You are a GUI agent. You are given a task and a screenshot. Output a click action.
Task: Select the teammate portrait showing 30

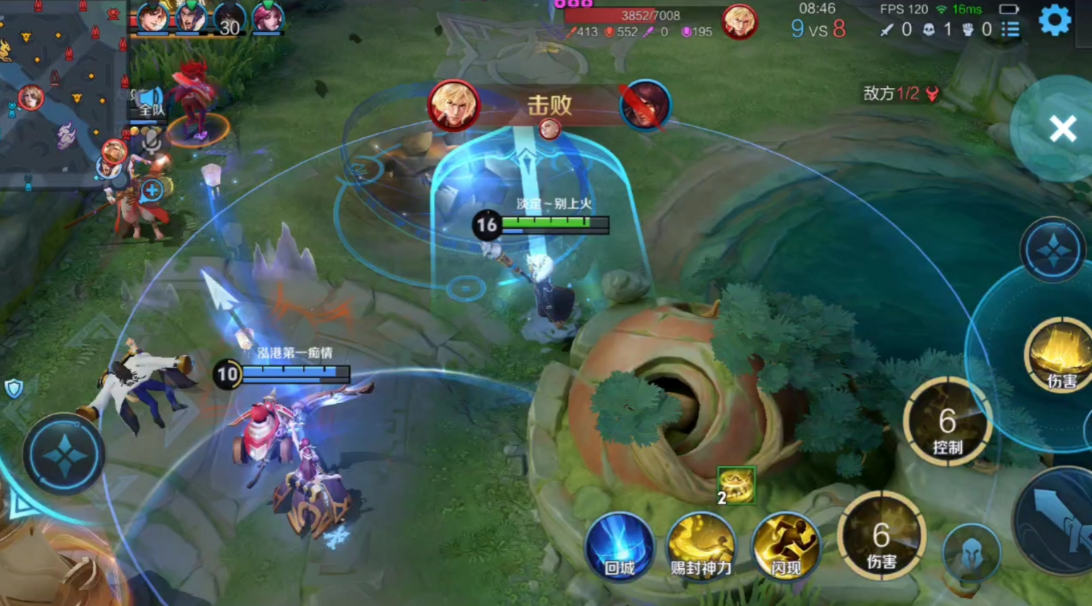[x=228, y=18]
